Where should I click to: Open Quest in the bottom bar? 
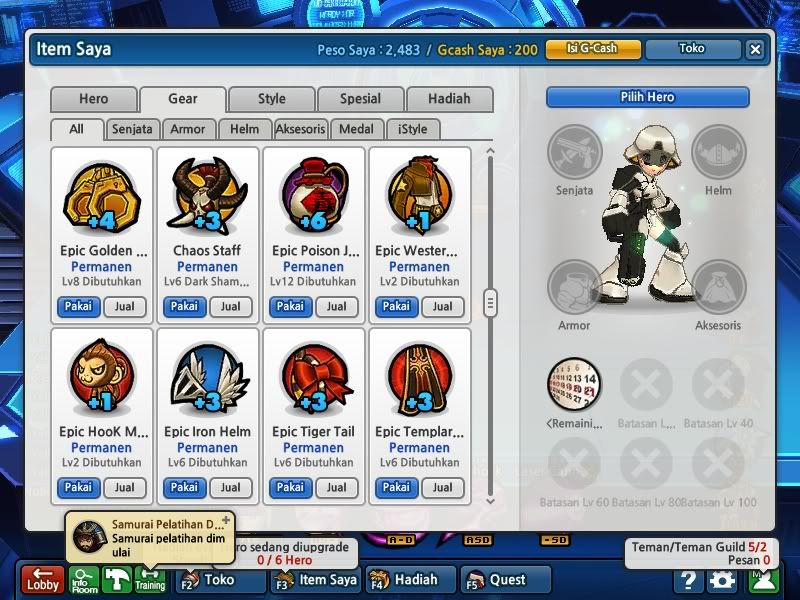507,579
